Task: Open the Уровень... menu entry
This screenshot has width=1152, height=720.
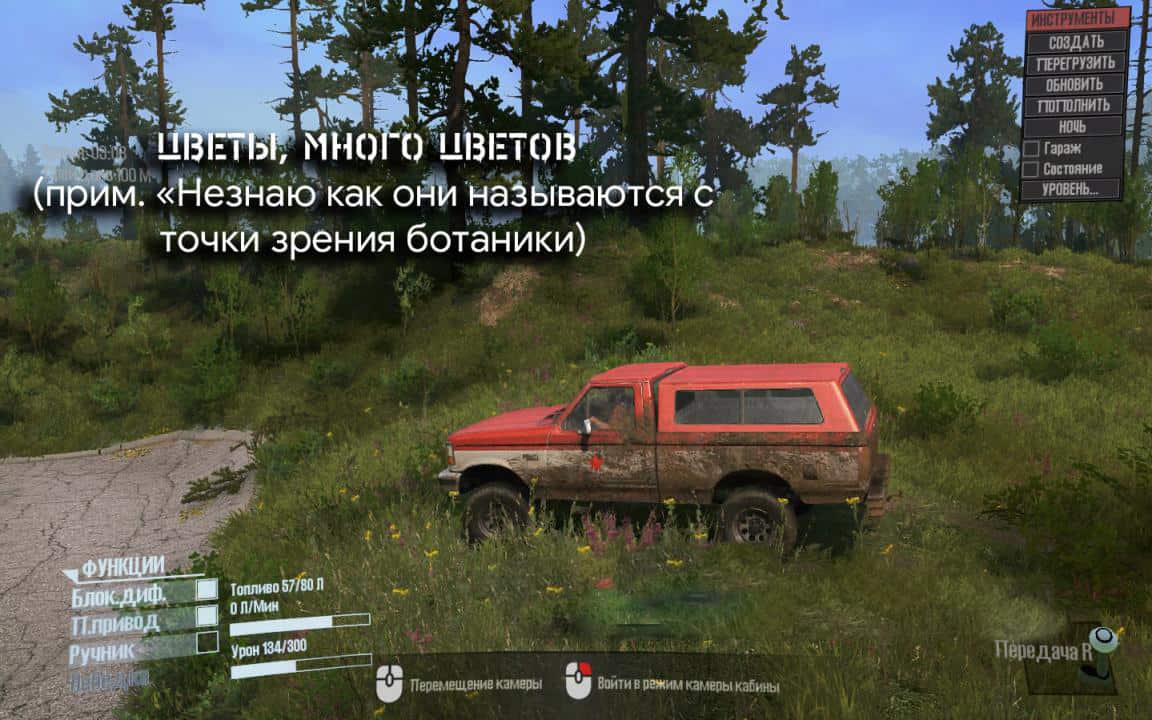Action: (x=1070, y=188)
